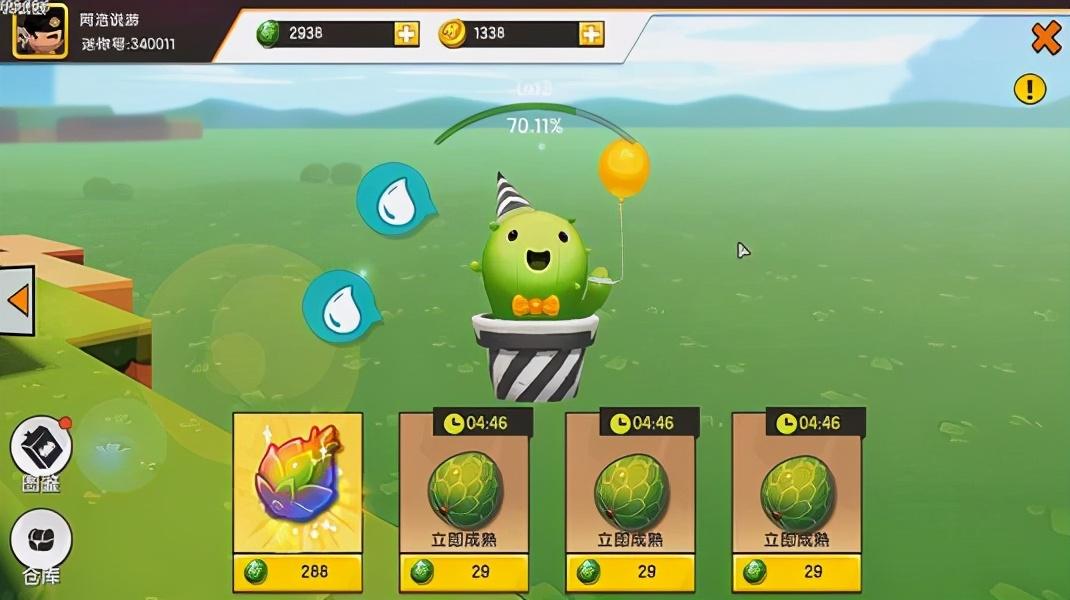Click the orange left arrow tab
This screenshot has height=600, width=1070.
click(x=17, y=299)
